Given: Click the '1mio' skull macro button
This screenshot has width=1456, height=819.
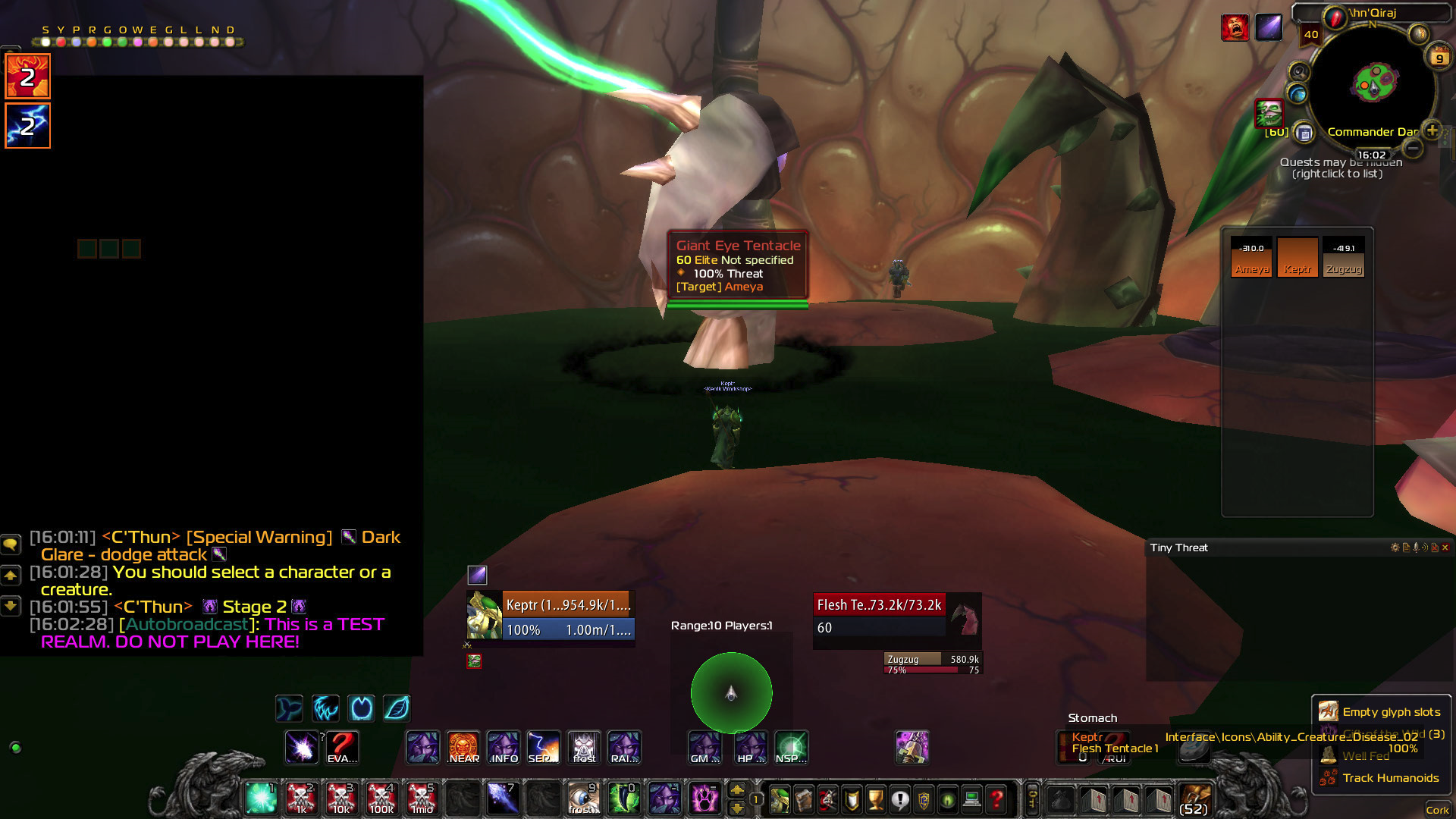Looking at the screenshot, I should click(422, 799).
